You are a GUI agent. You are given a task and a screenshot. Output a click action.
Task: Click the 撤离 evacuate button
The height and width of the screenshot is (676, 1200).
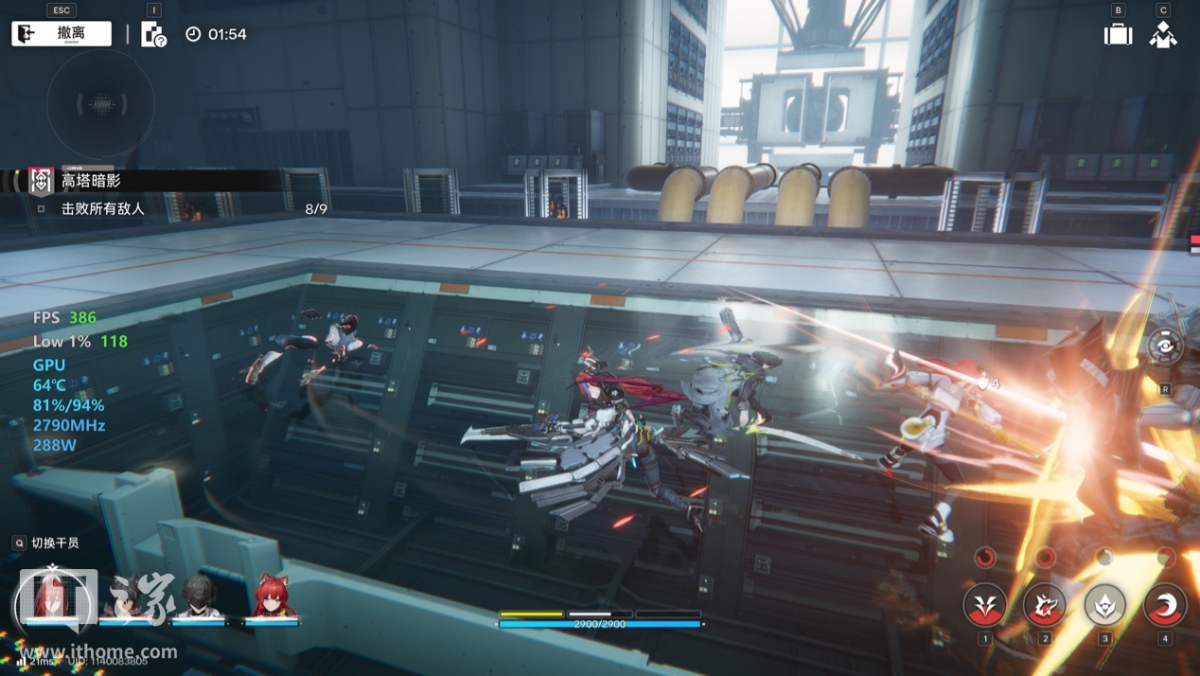61,33
